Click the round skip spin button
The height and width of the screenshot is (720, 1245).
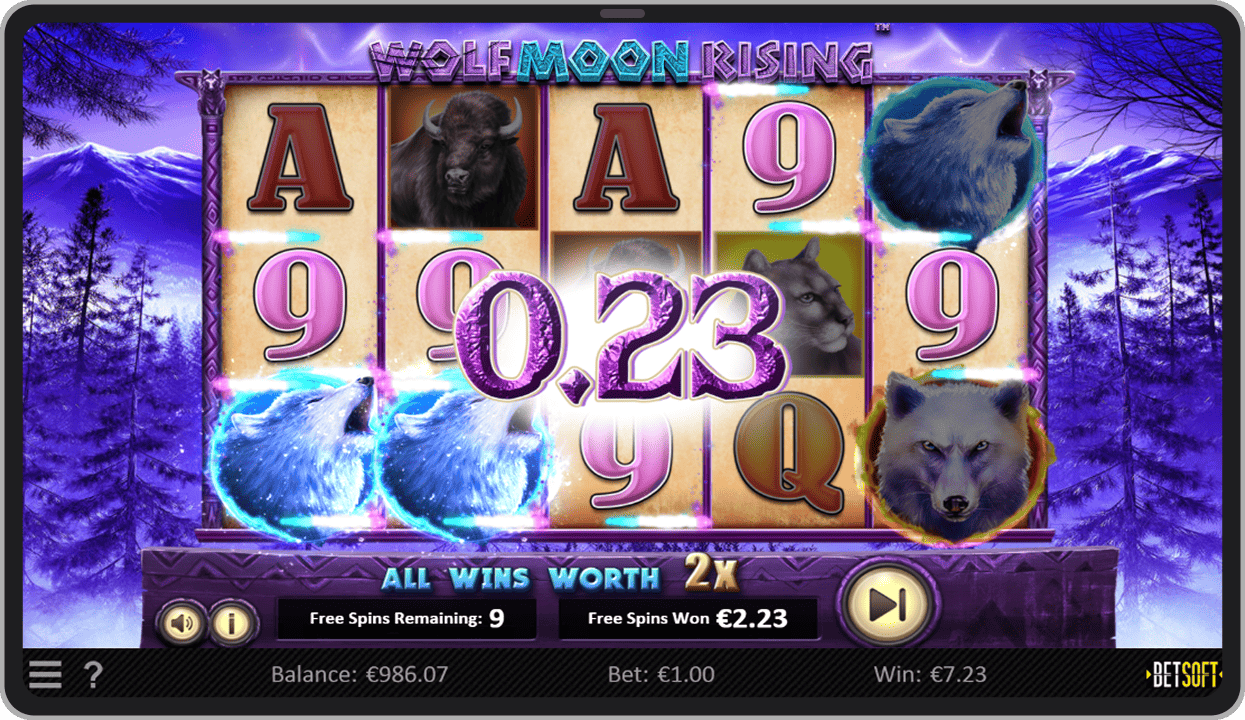tap(886, 604)
